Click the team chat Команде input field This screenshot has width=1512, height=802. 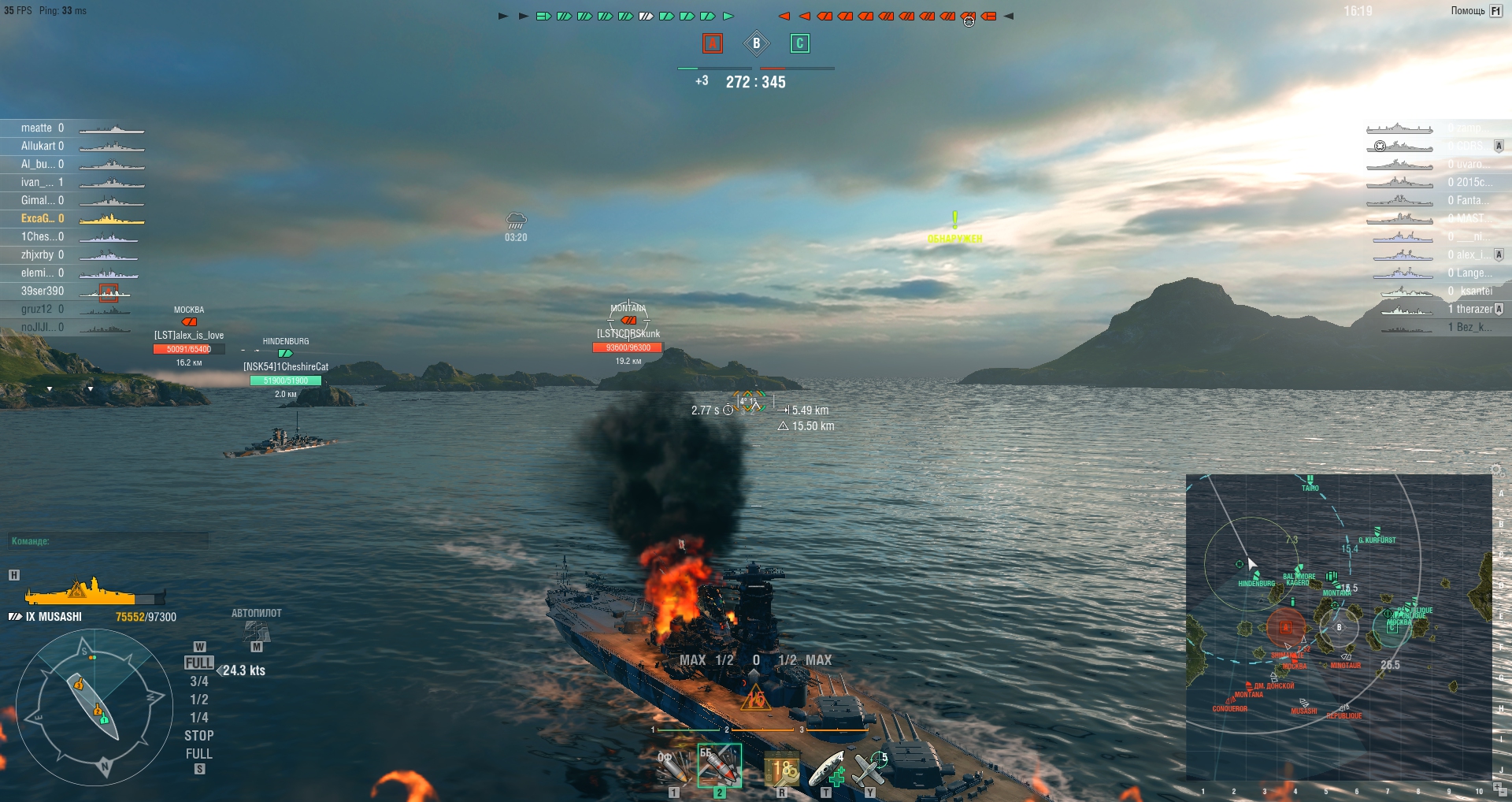pos(109,541)
